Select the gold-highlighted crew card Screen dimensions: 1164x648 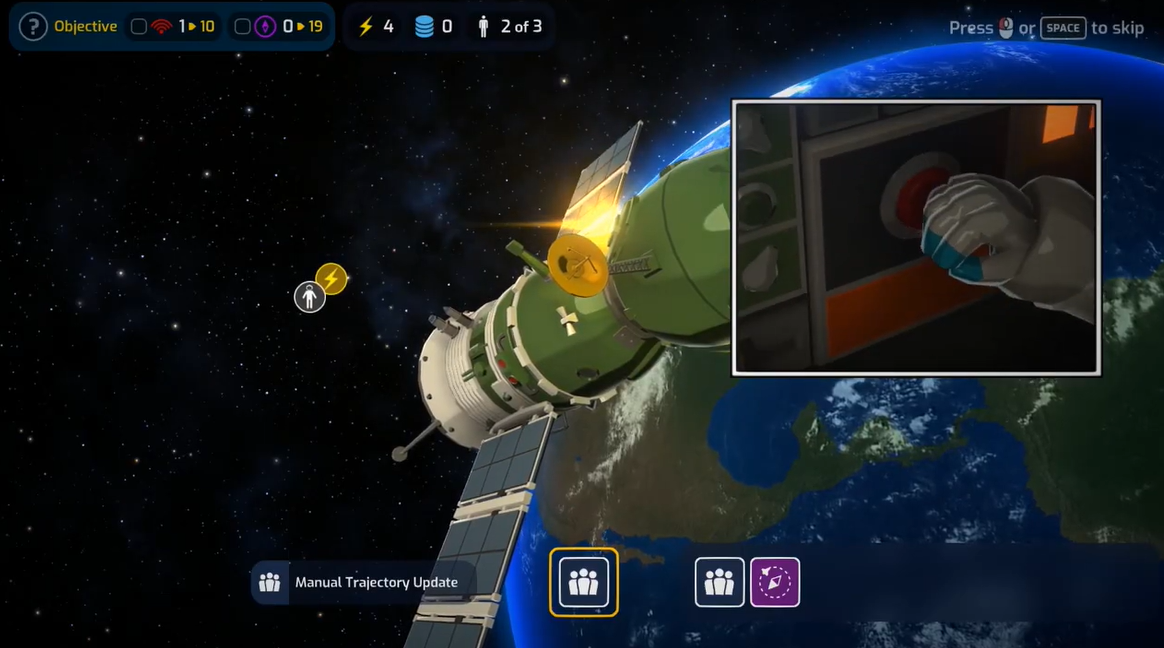tap(583, 582)
